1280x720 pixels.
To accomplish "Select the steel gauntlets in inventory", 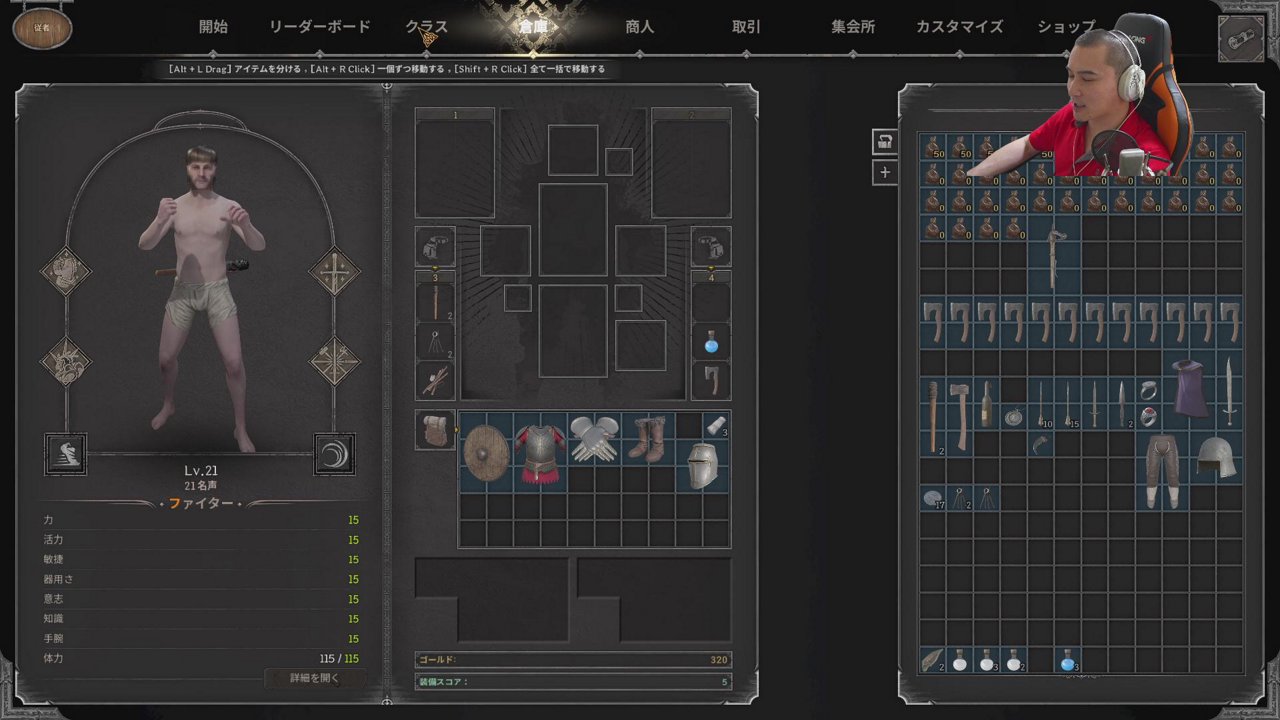I will coord(594,440).
